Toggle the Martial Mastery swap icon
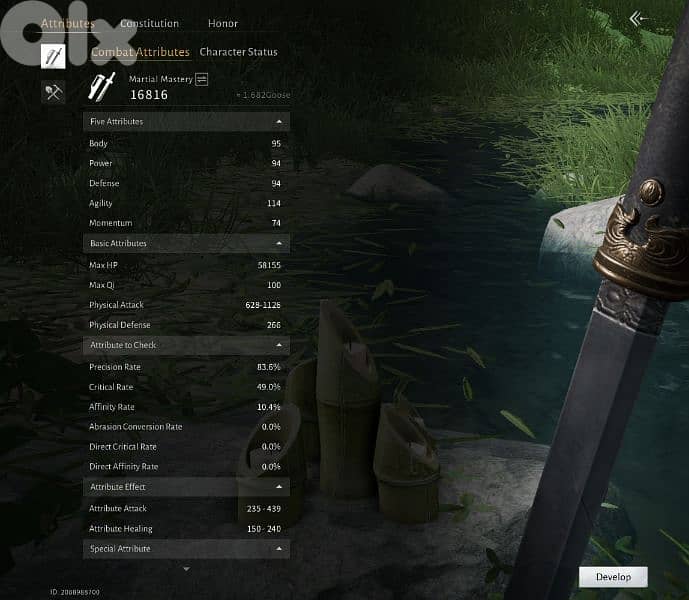The height and width of the screenshot is (600, 689). (x=202, y=78)
